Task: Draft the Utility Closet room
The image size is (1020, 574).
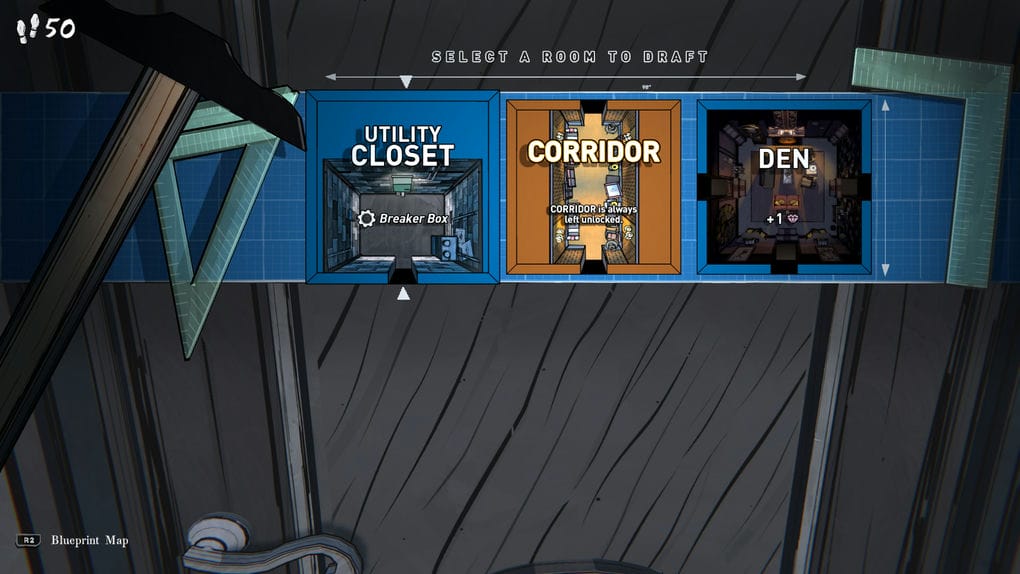Action: coord(402,187)
